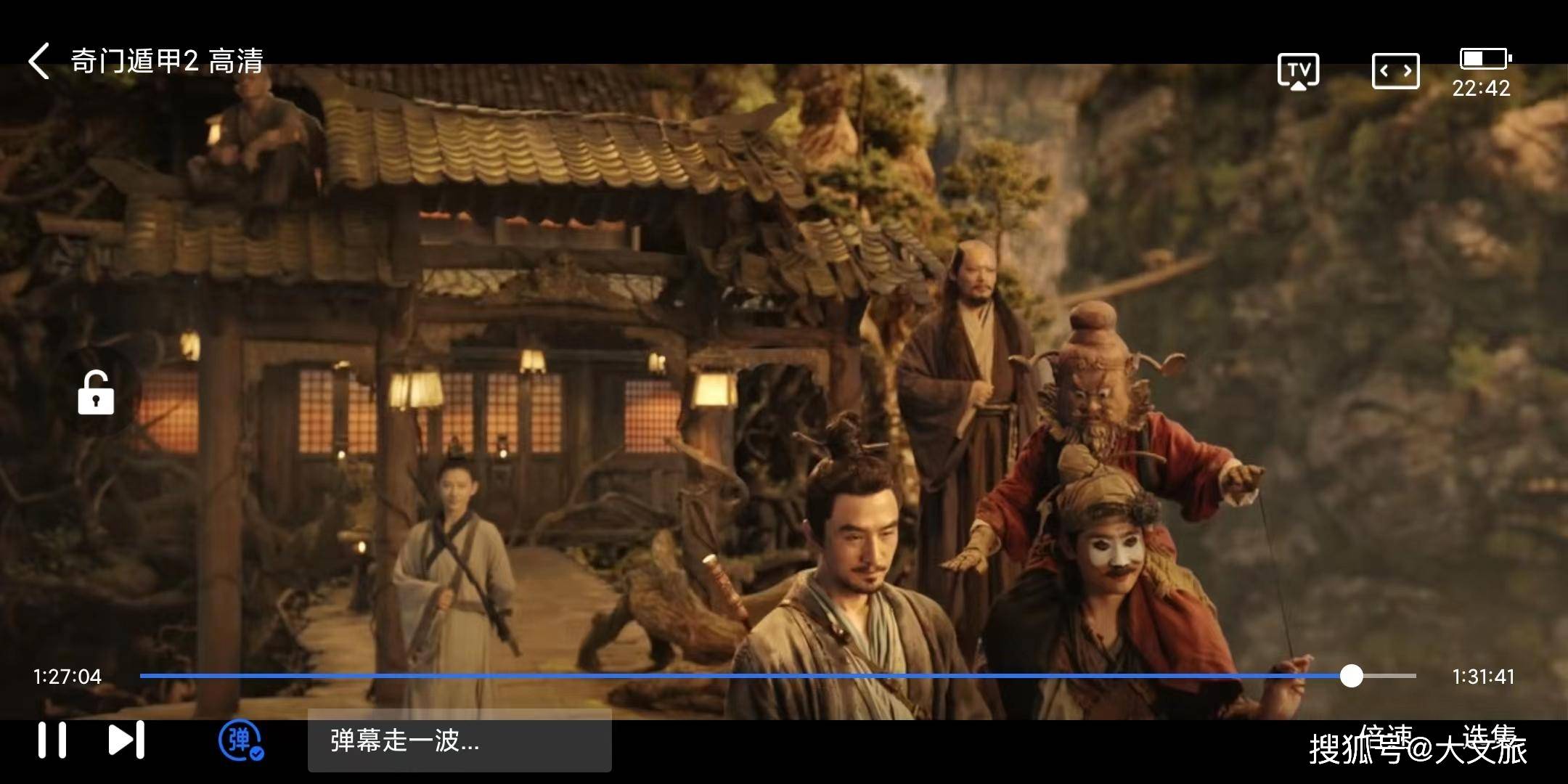Tap the screen lock padlock icon
The width and height of the screenshot is (1568, 784).
tap(96, 393)
